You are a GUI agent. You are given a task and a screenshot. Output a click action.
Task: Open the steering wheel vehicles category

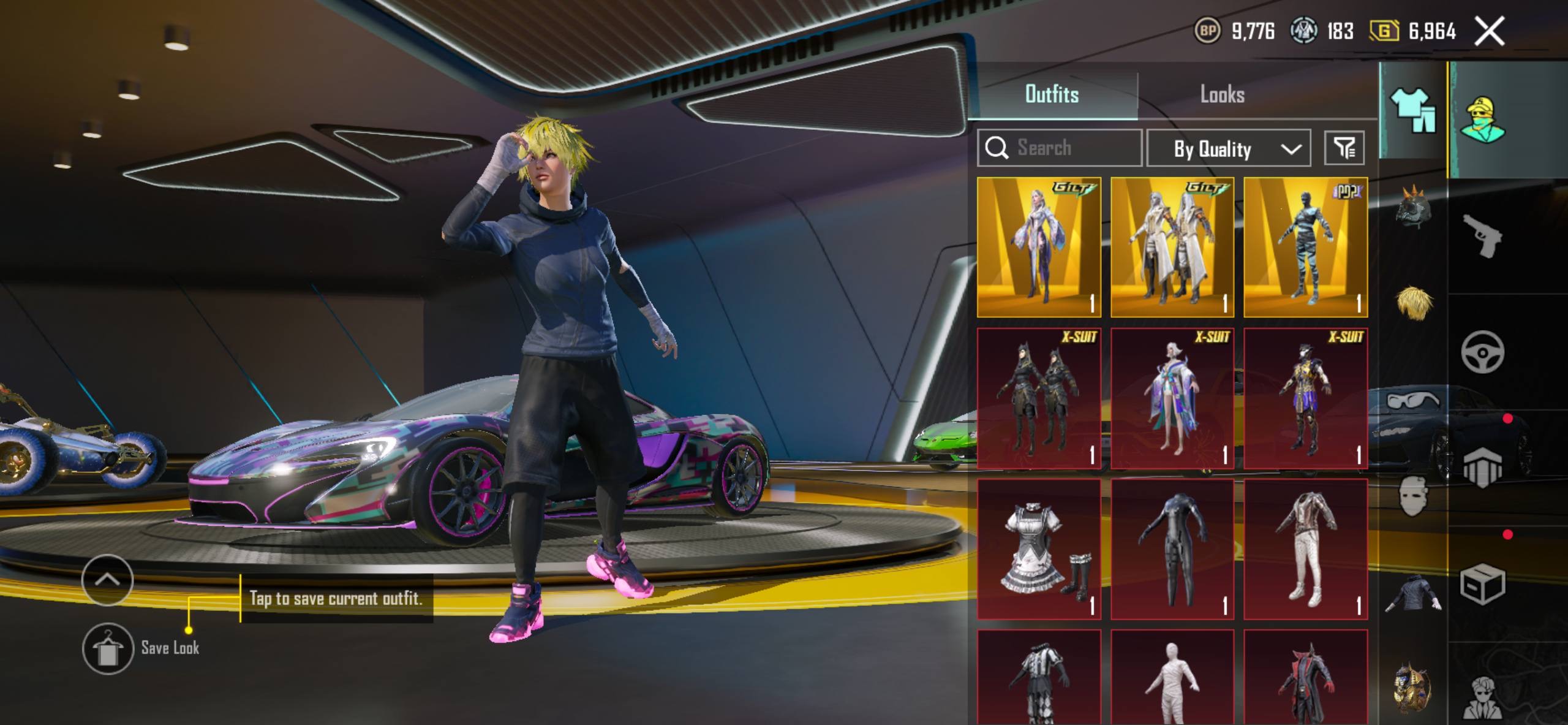[1482, 352]
